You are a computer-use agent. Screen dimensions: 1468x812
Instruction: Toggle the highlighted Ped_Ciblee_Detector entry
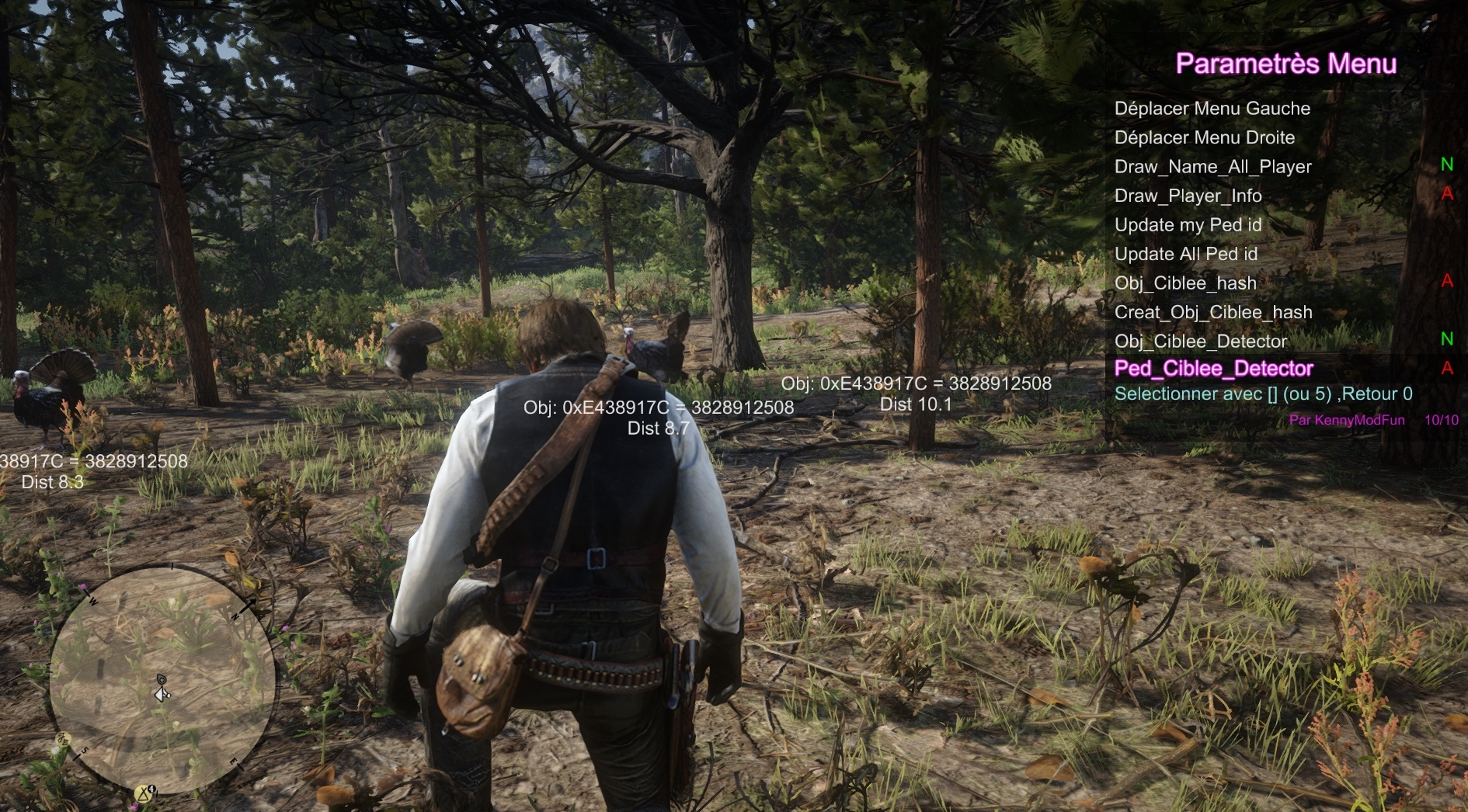(1213, 369)
